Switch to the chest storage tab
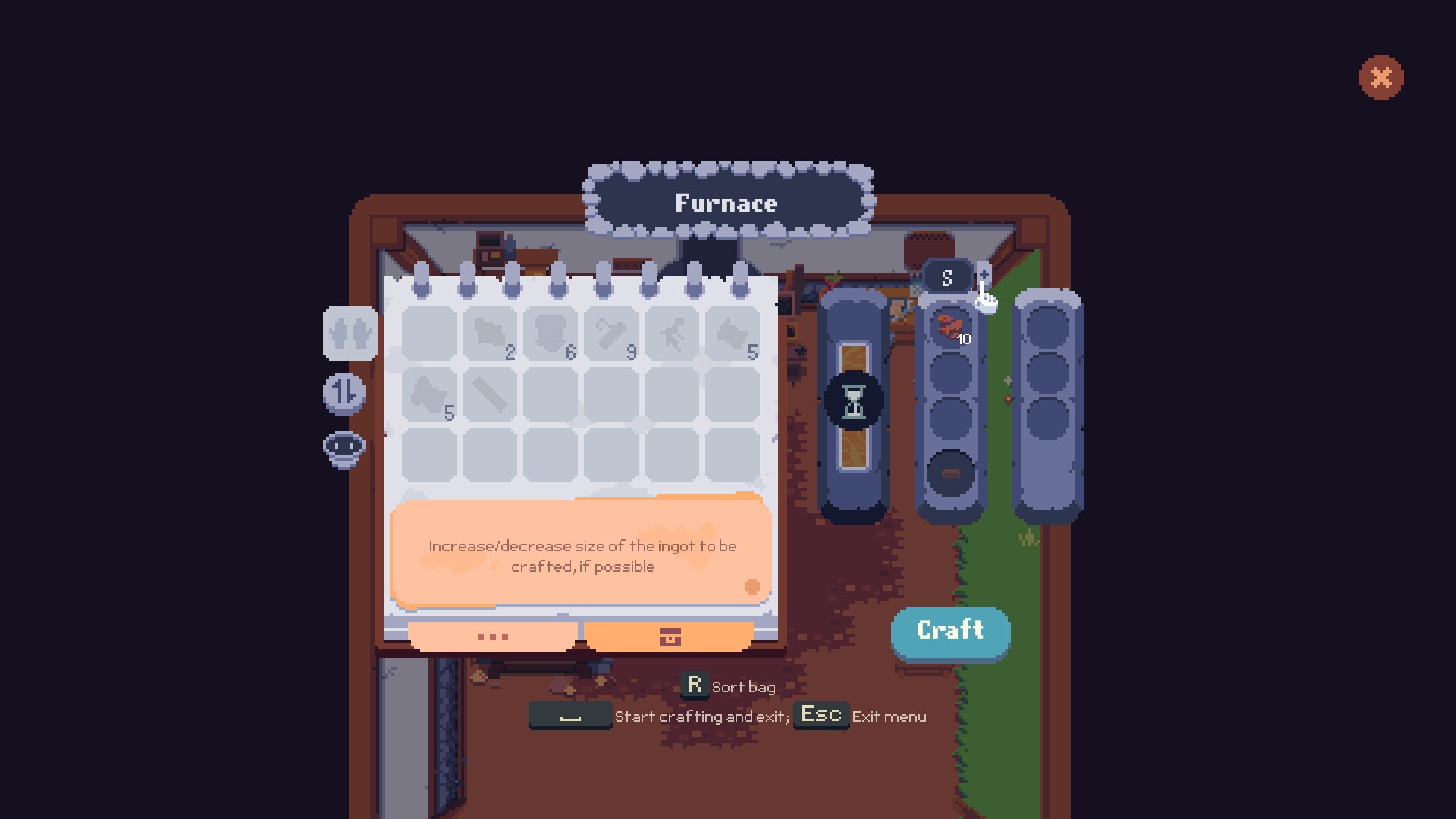1456x819 pixels. (x=667, y=637)
